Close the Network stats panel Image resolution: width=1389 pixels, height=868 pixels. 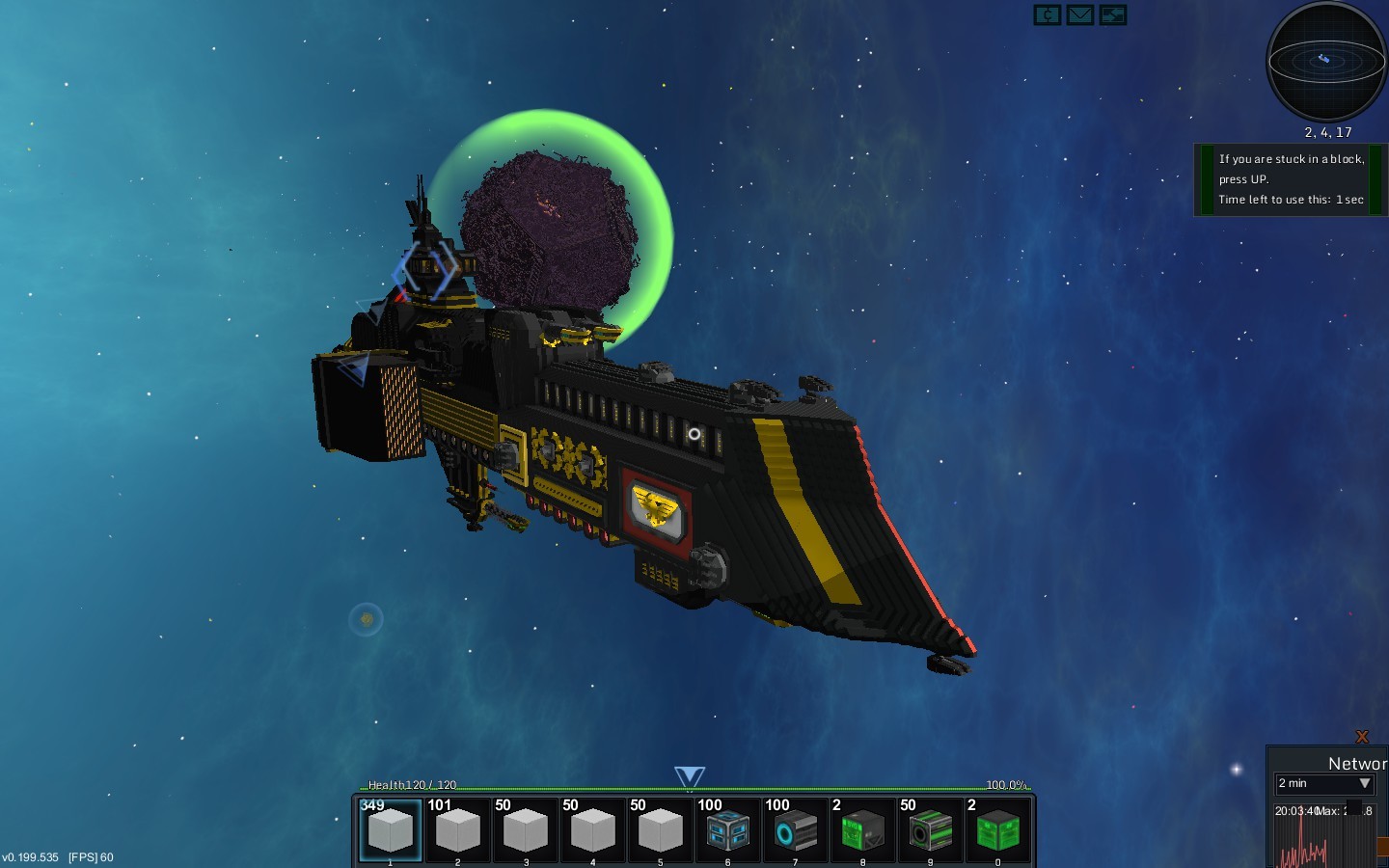1362,737
